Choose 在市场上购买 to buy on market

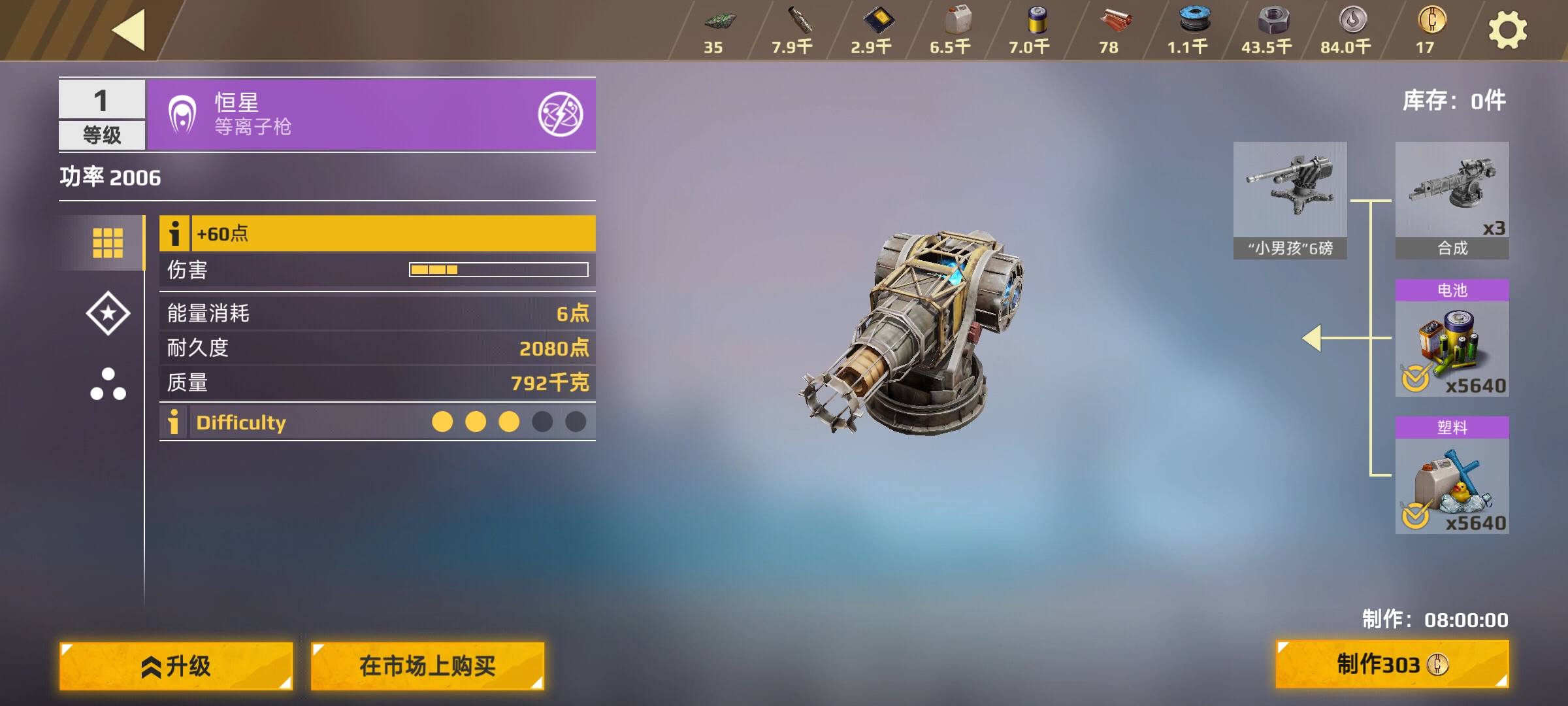click(427, 665)
